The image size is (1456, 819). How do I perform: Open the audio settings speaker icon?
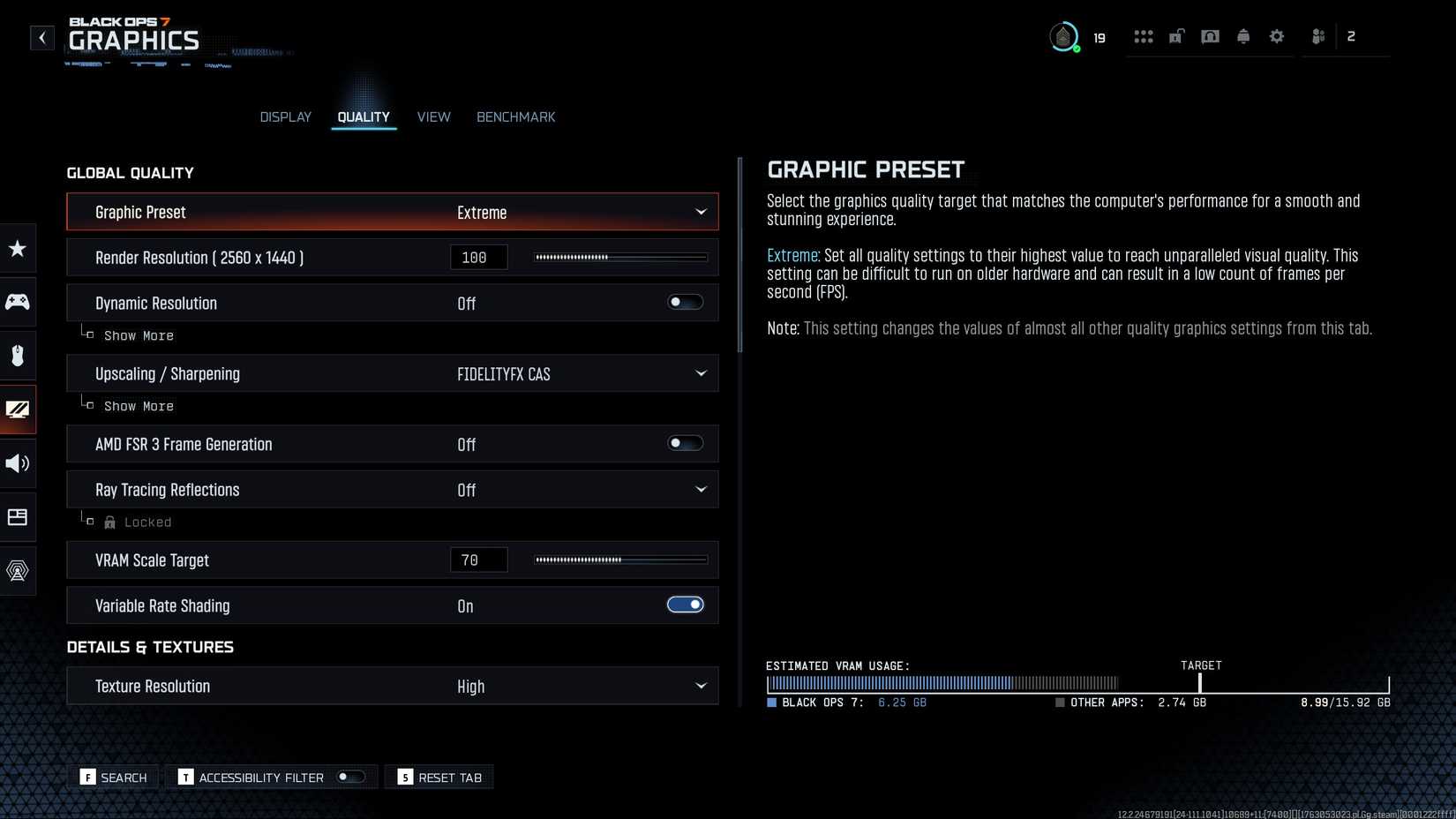18,463
